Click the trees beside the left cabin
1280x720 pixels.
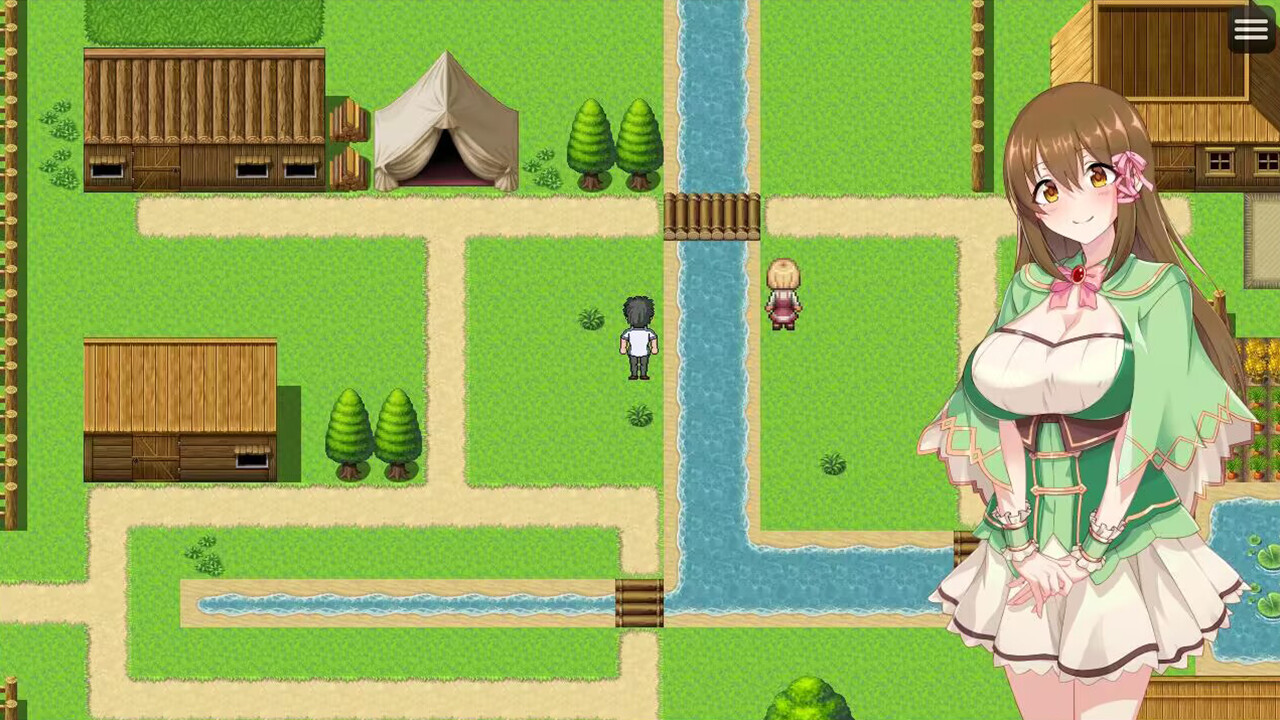pos(375,430)
